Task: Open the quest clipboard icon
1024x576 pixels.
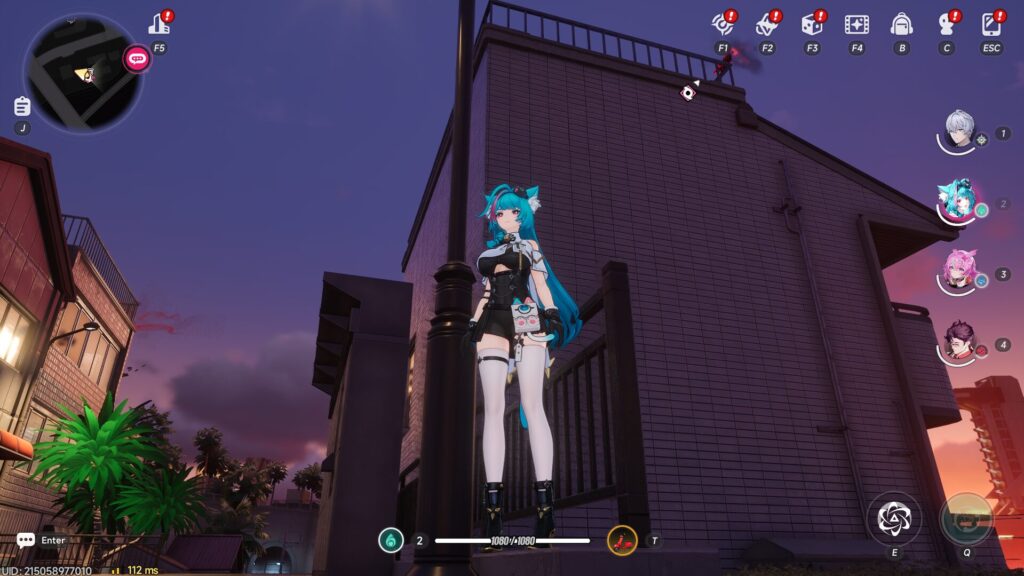Action: (x=22, y=106)
